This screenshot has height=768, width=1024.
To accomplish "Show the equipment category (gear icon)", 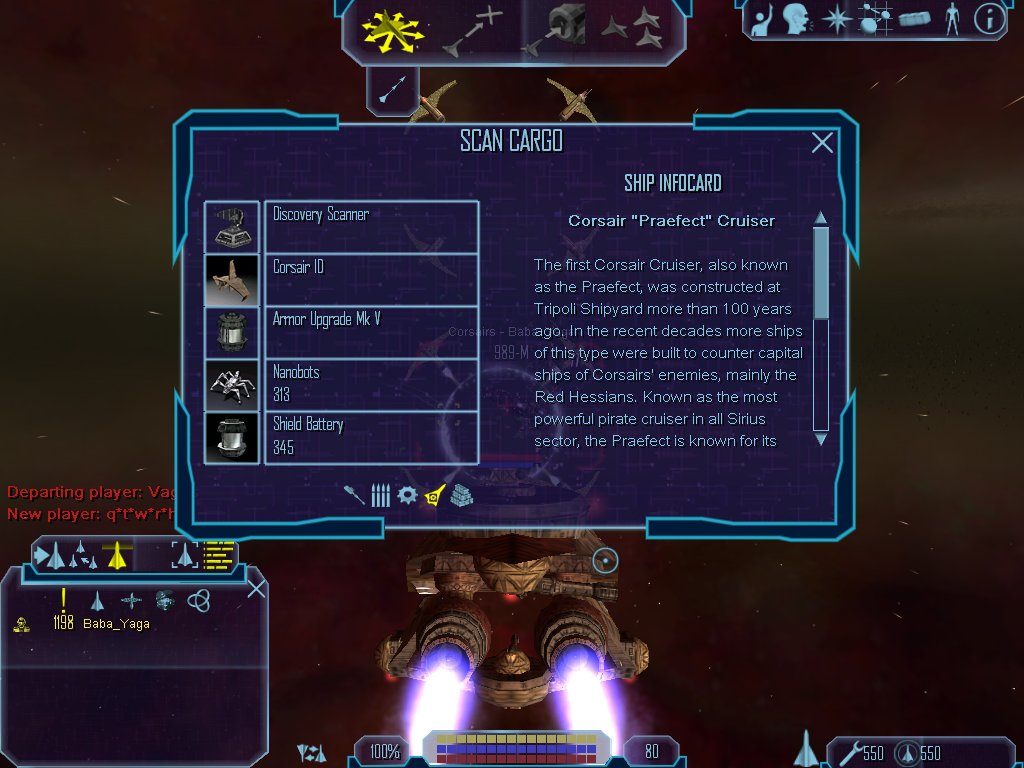I will [x=406, y=495].
